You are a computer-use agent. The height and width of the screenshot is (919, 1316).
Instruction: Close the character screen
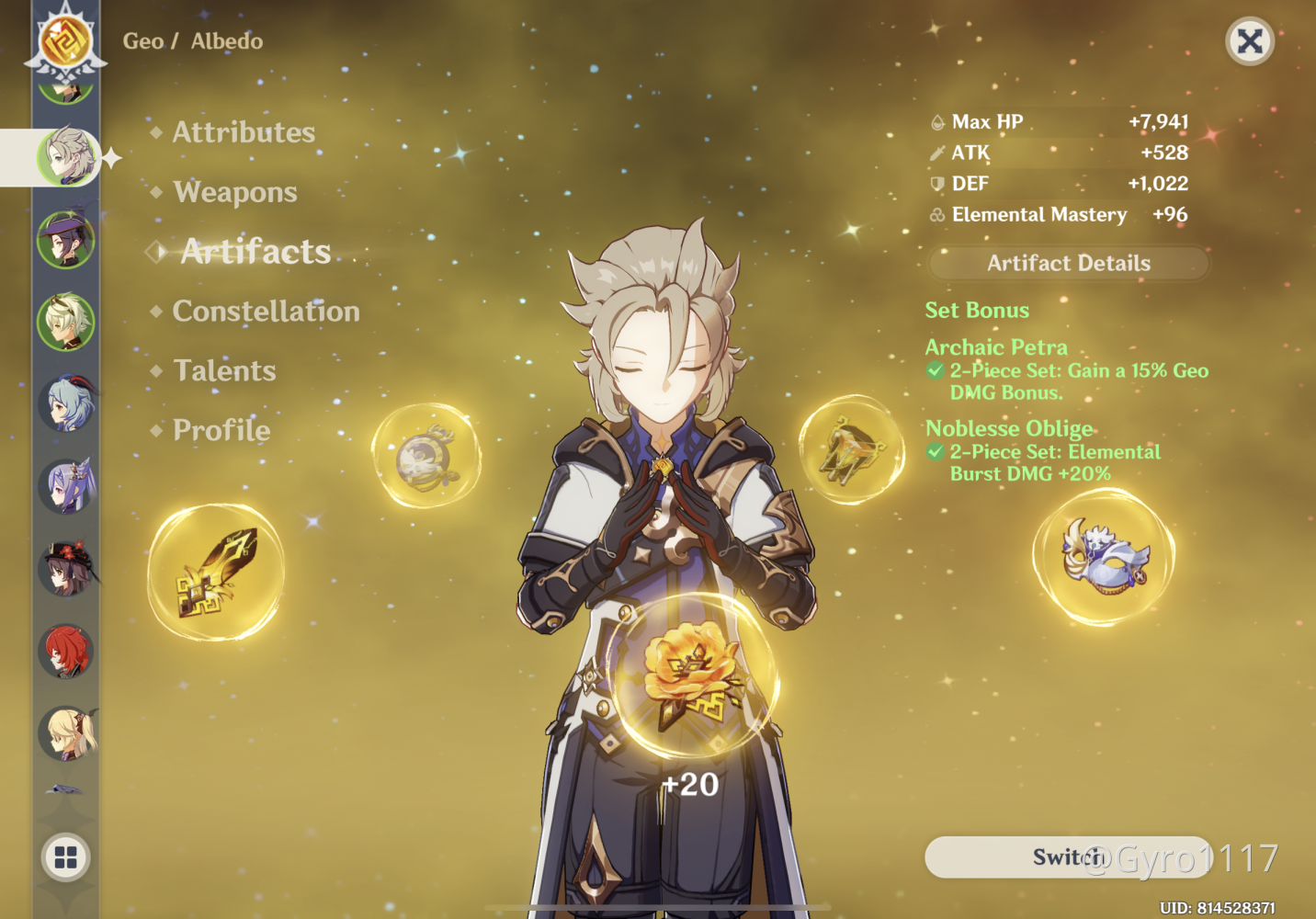1250,41
